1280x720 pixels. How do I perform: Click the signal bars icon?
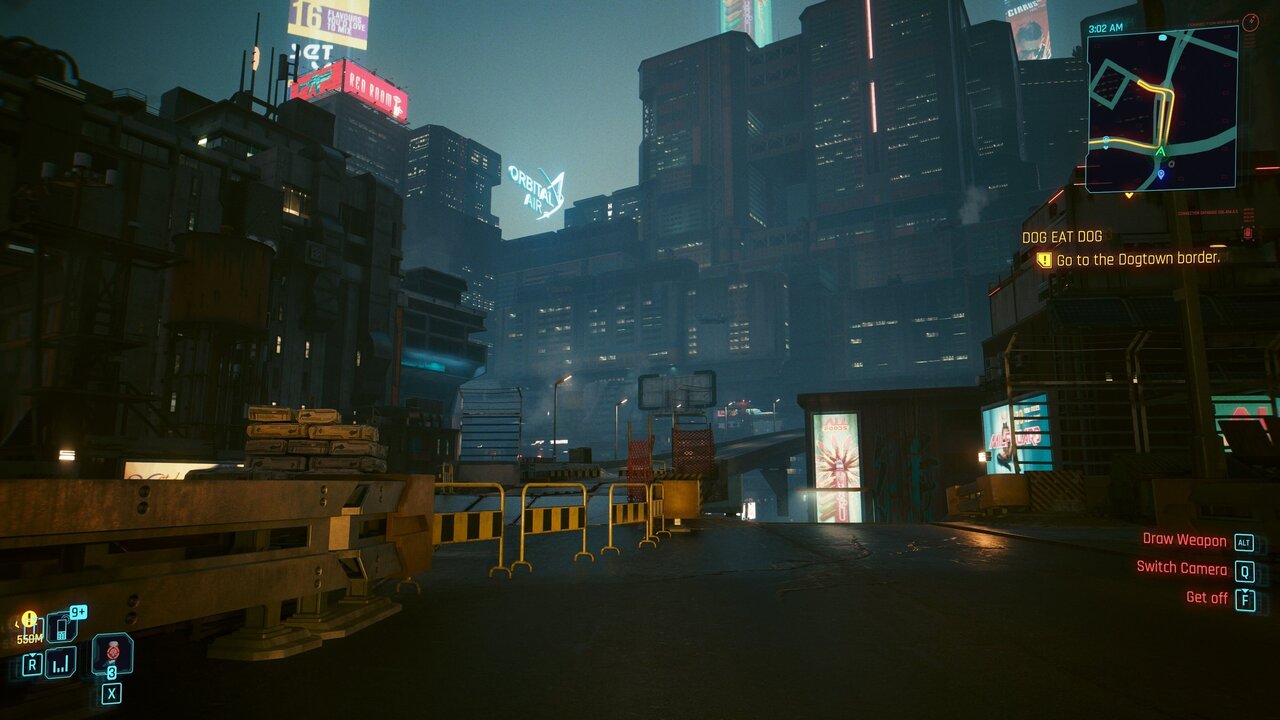(61, 662)
